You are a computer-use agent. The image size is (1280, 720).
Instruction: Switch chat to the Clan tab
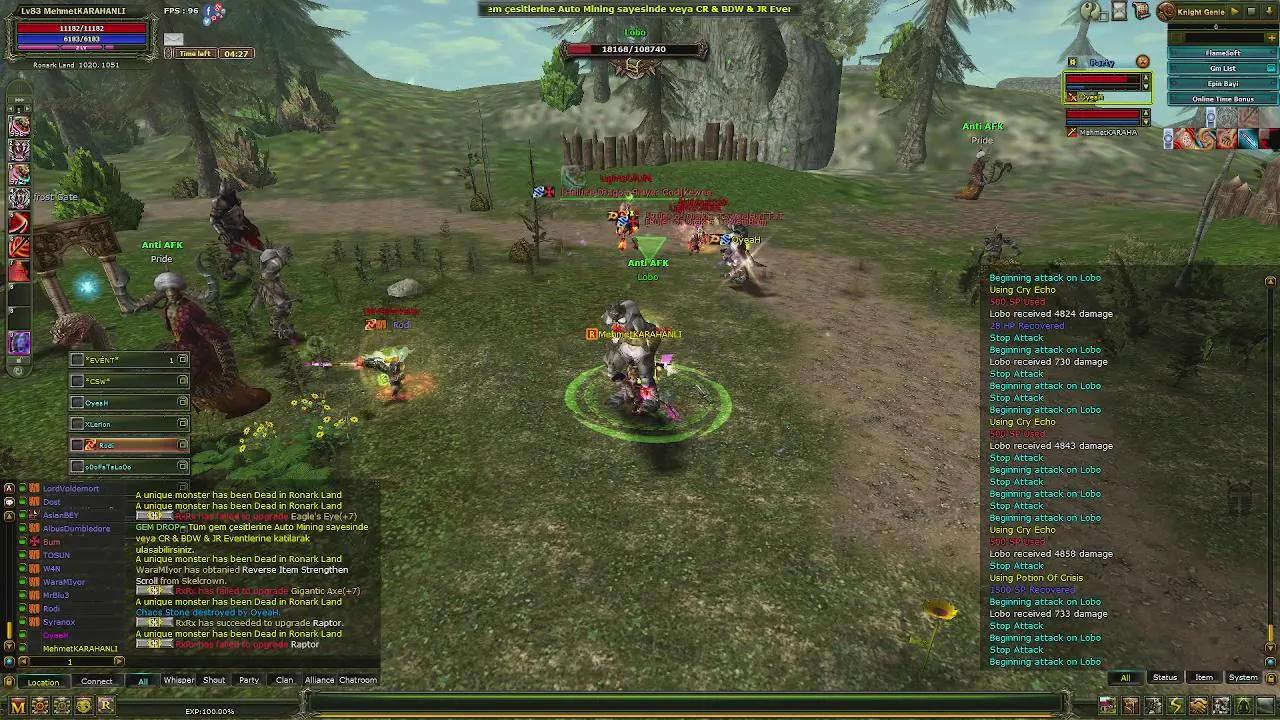point(284,680)
